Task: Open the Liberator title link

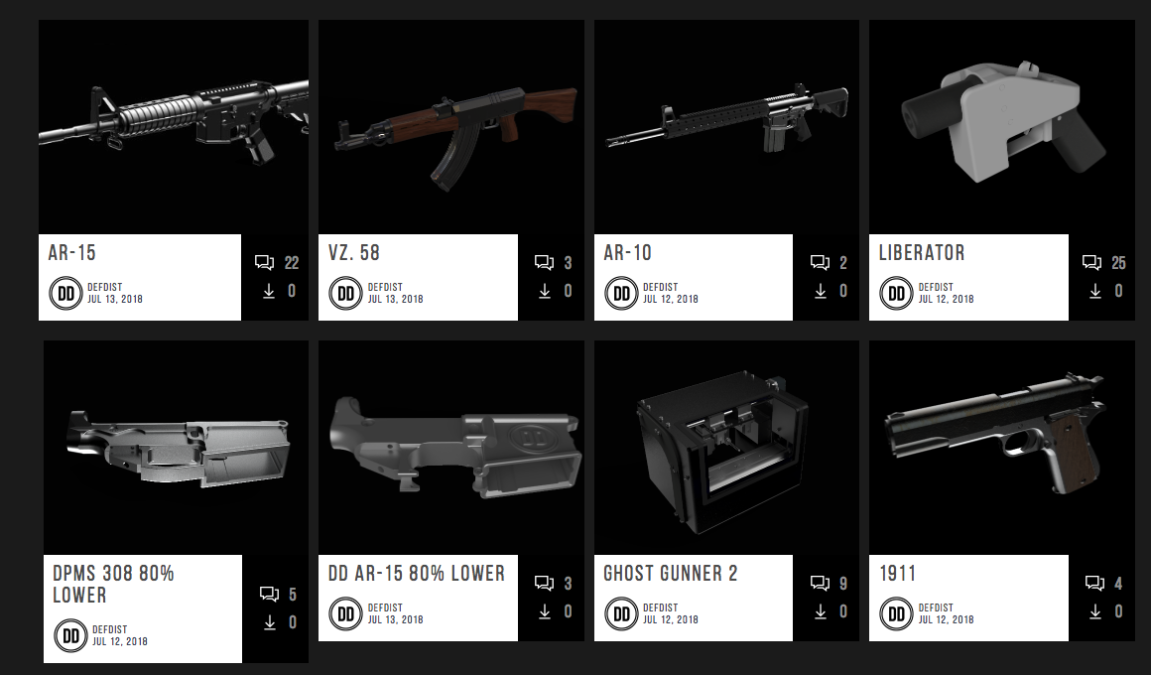Action: [921, 253]
